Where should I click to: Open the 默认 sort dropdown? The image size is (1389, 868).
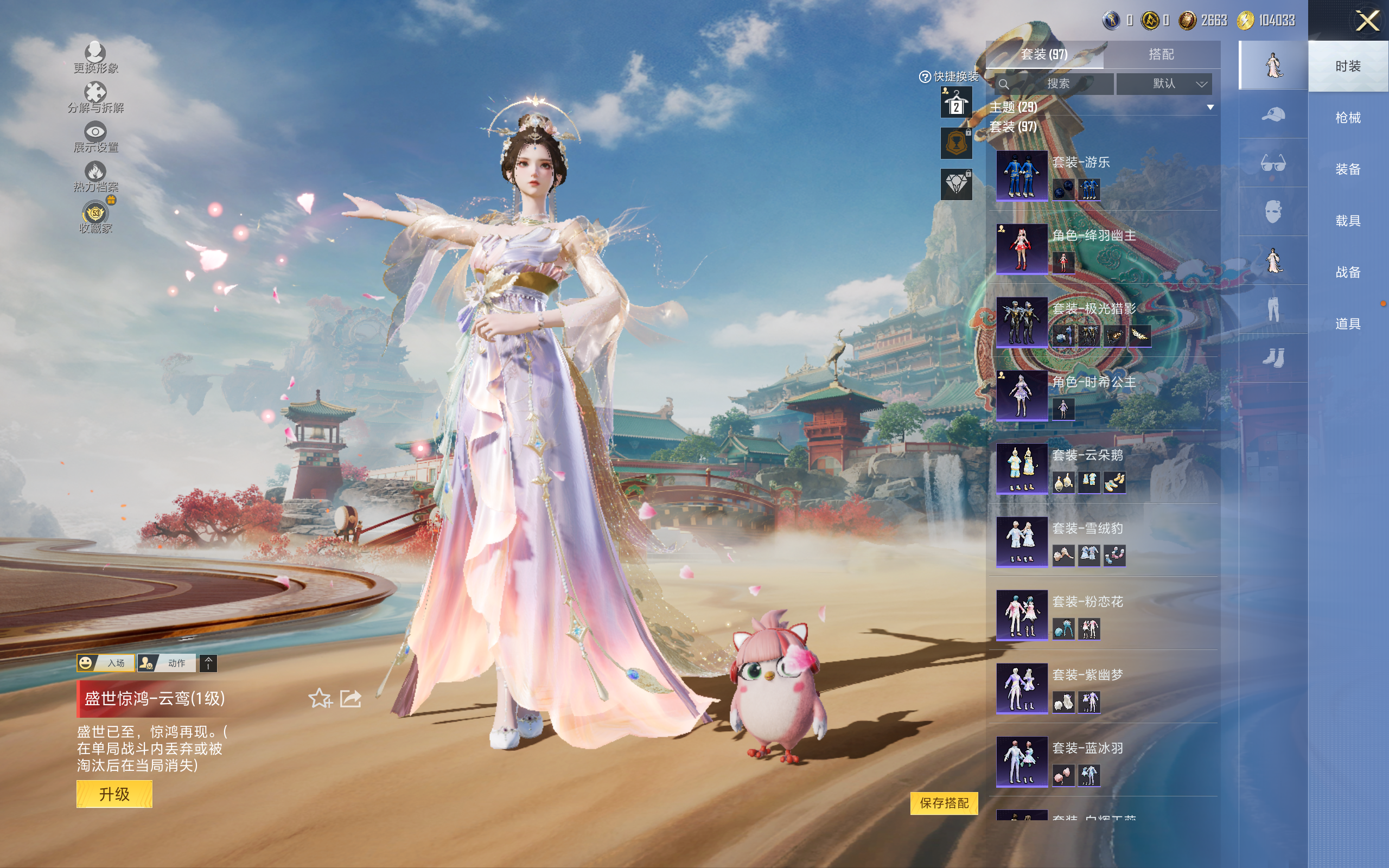tap(1163, 84)
